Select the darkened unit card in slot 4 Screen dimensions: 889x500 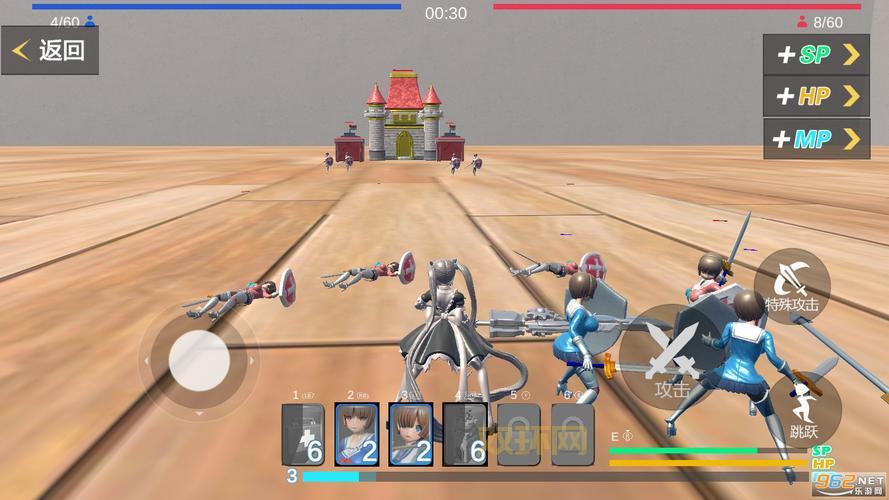[x=465, y=435]
